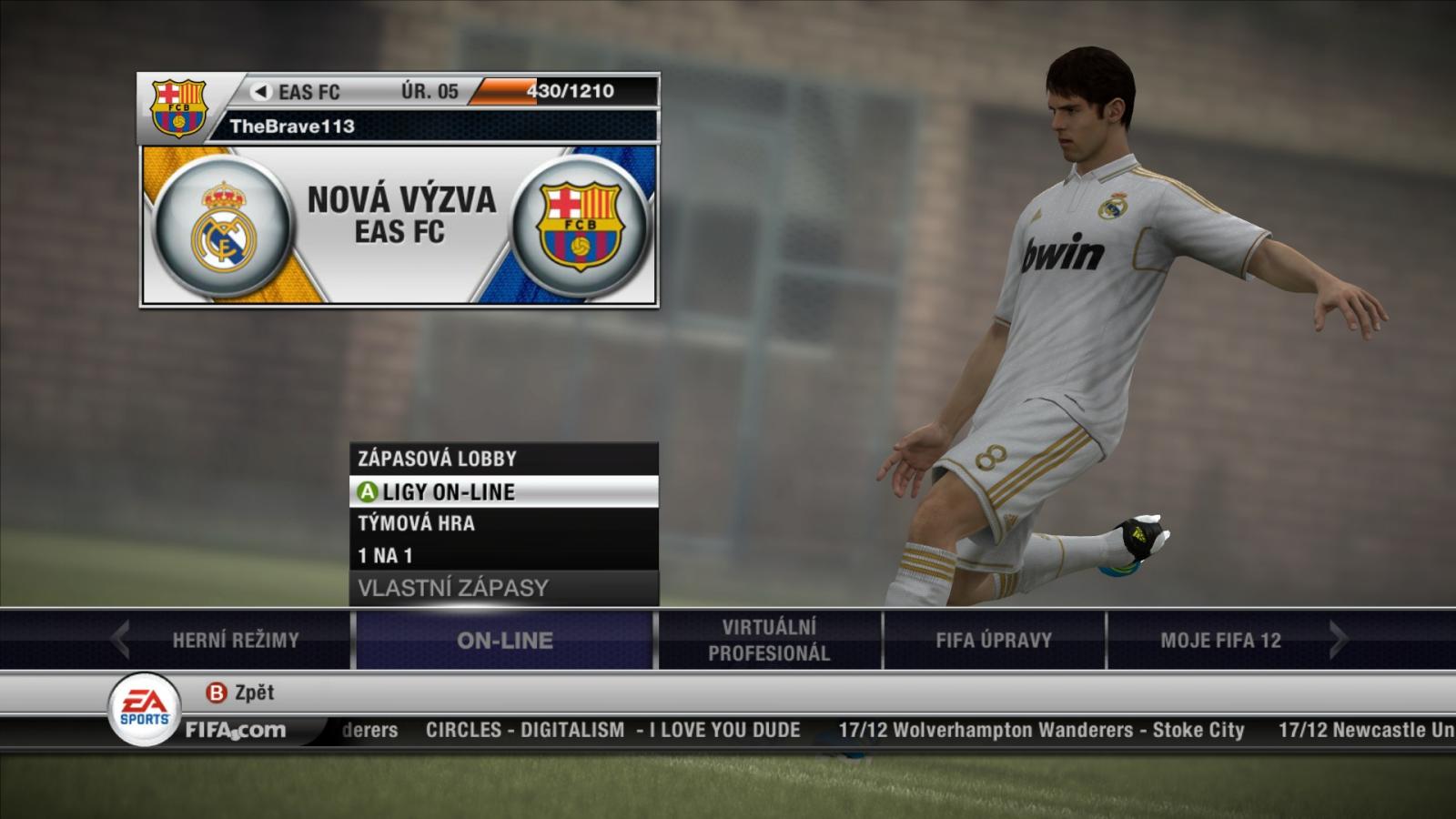
Task: Select the 1 na 1 mode
Action: point(503,555)
